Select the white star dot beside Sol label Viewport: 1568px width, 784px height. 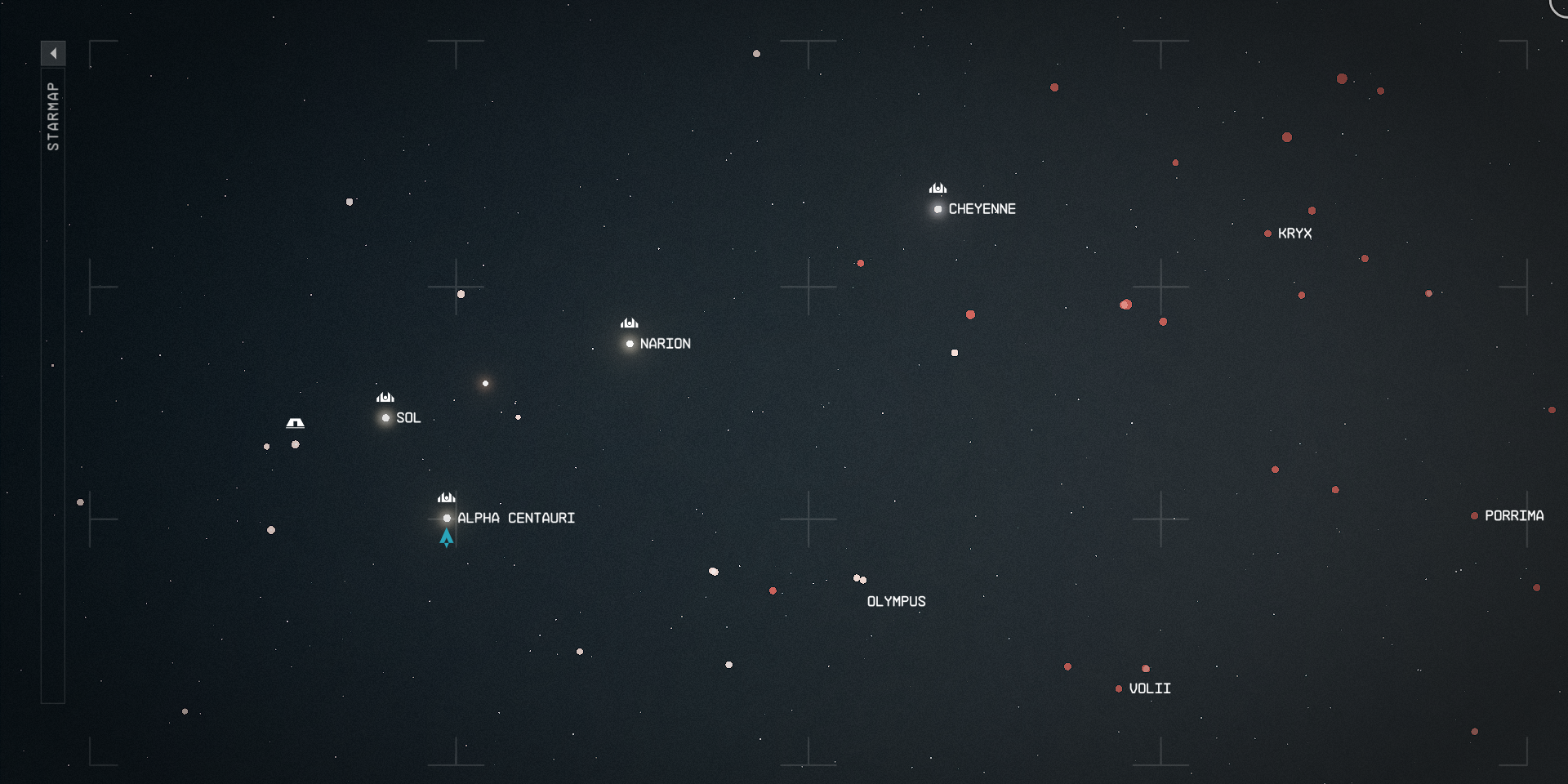click(x=384, y=418)
